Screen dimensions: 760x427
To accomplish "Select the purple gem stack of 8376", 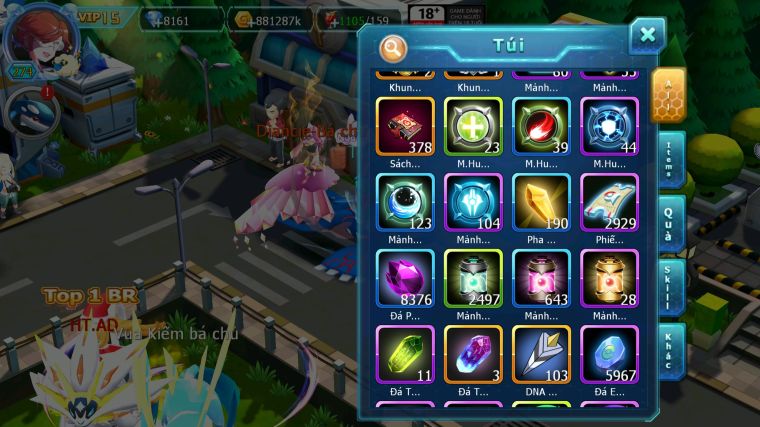I will point(405,279).
